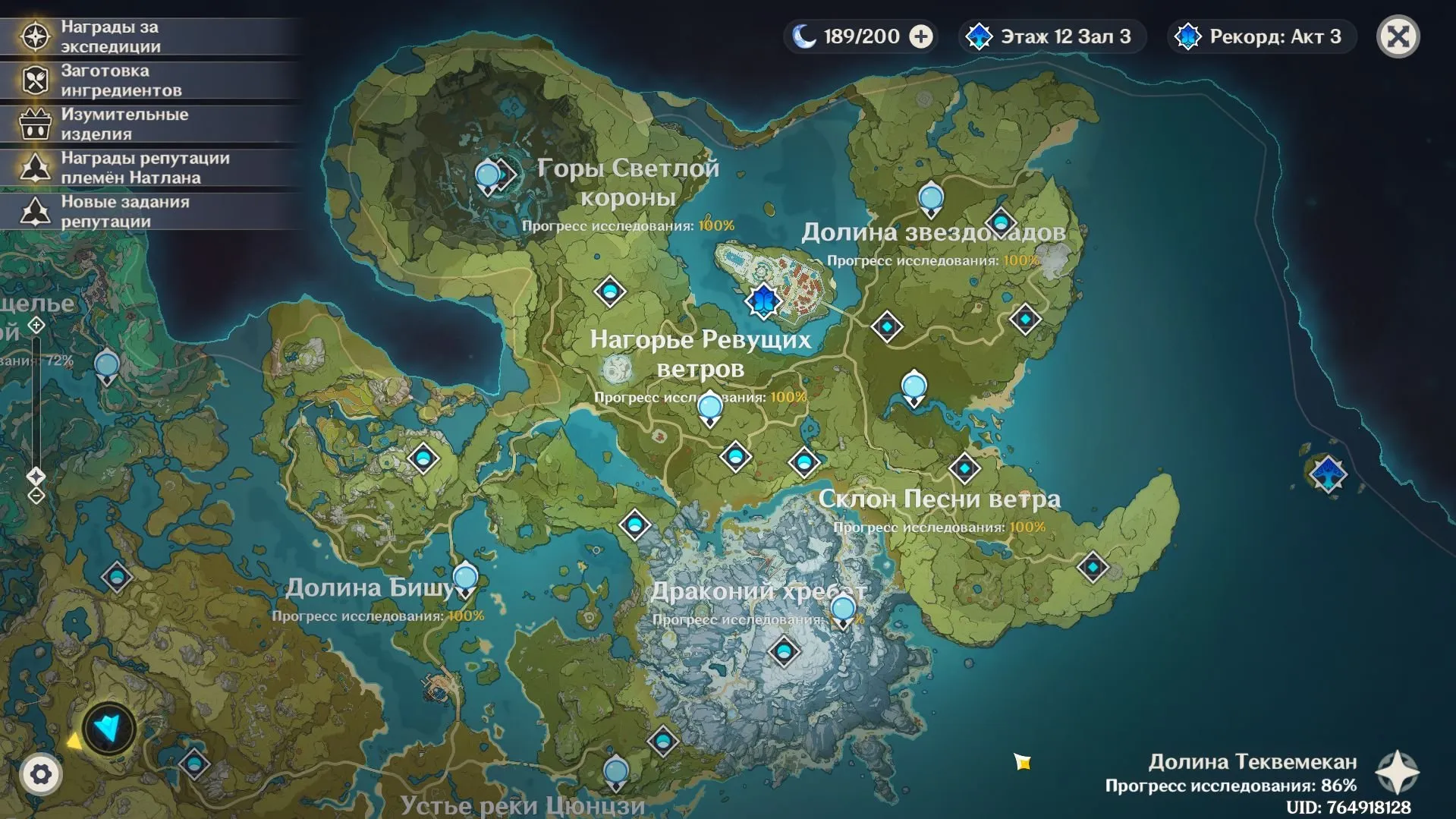
Task: Select the Spiral Abyss marker near Mondstadt city
Action: (x=763, y=301)
